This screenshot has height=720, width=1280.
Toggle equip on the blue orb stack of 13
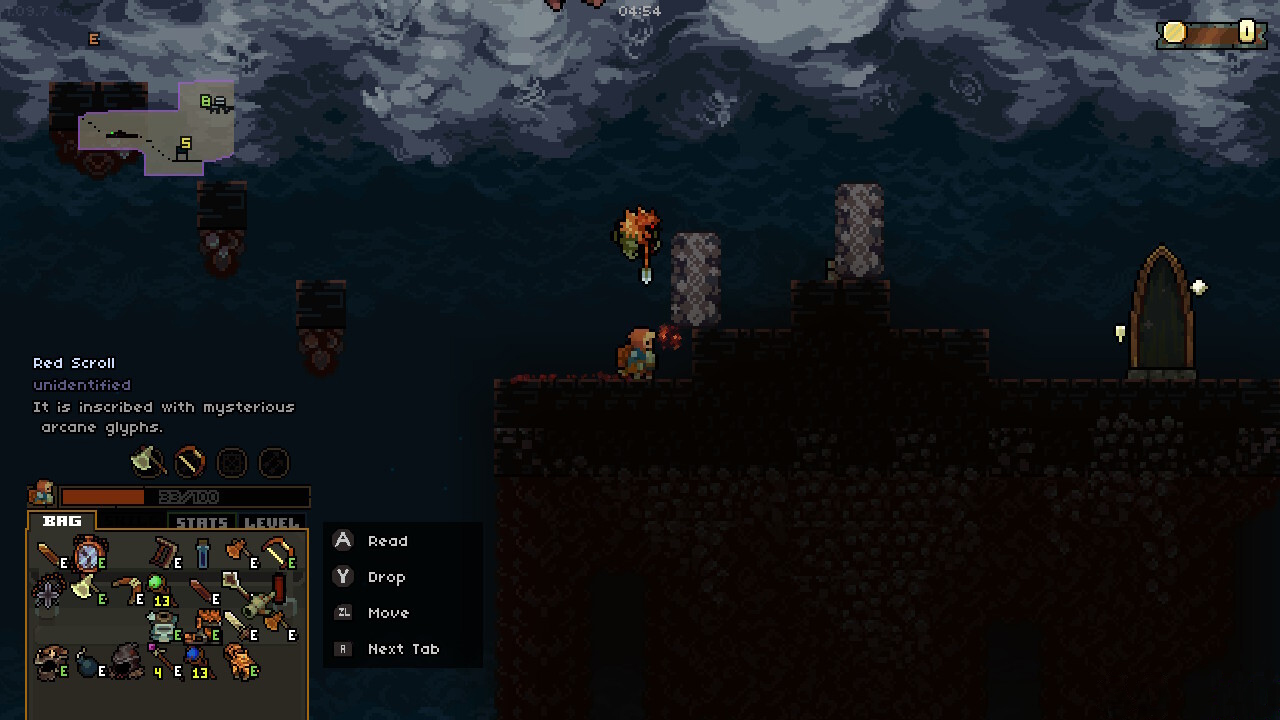(x=194, y=655)
